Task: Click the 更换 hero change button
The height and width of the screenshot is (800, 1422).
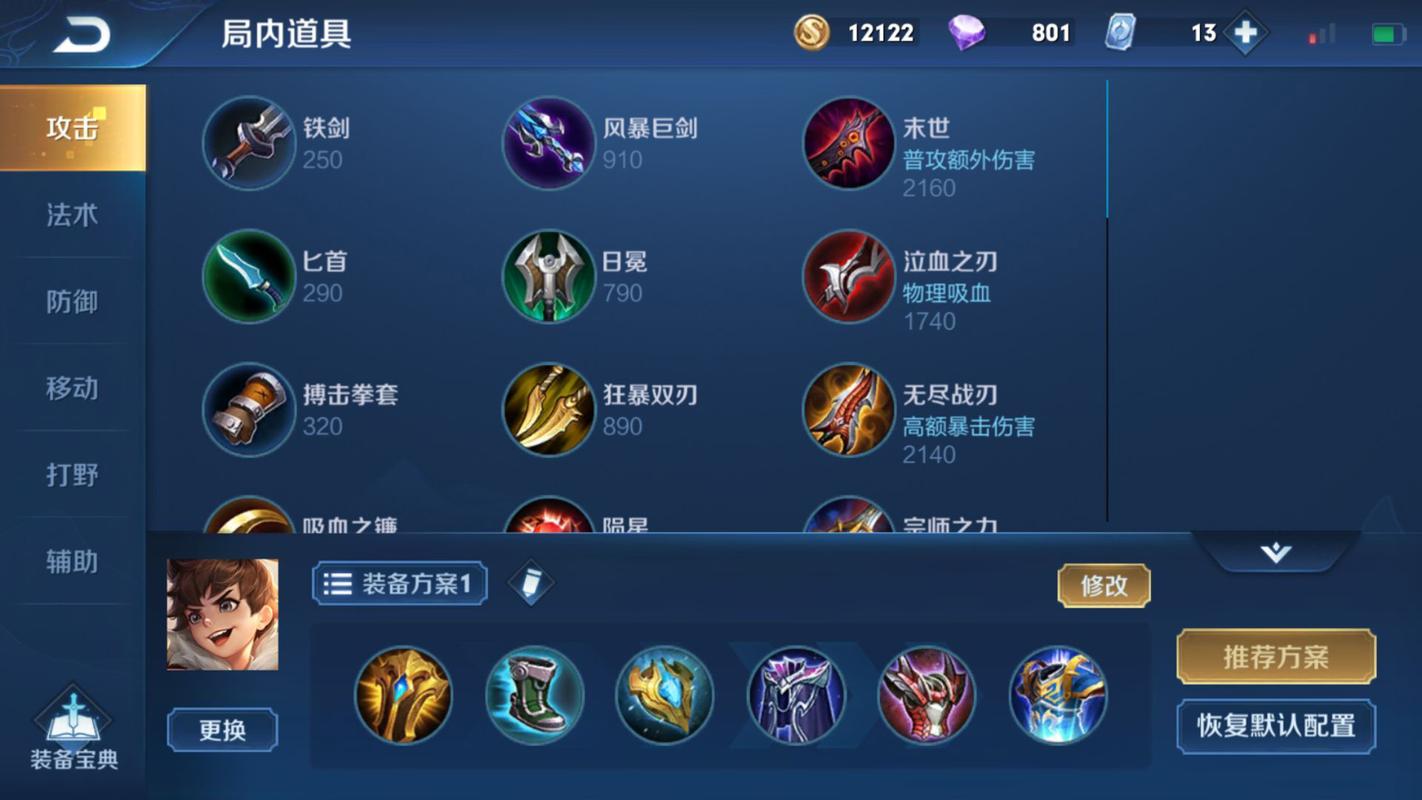Action: [222, 730]
